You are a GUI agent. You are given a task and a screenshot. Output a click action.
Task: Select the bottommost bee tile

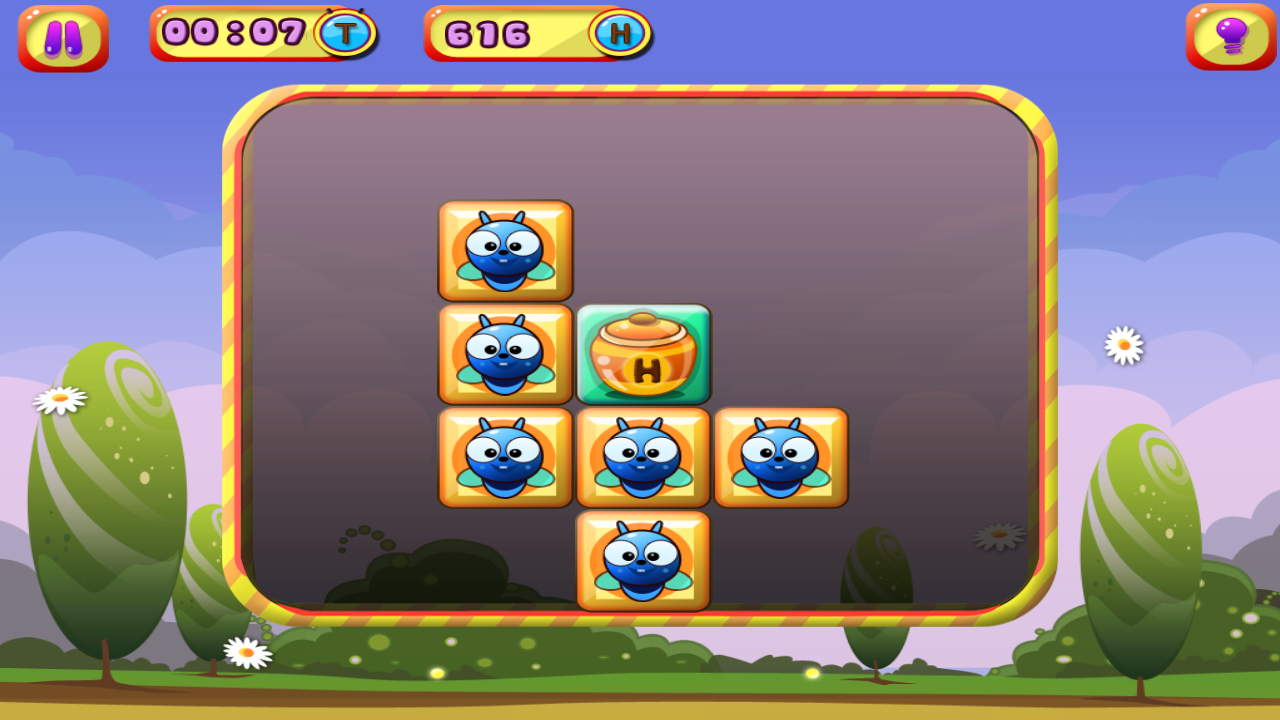pyautogui.click(x=643, y=560)
